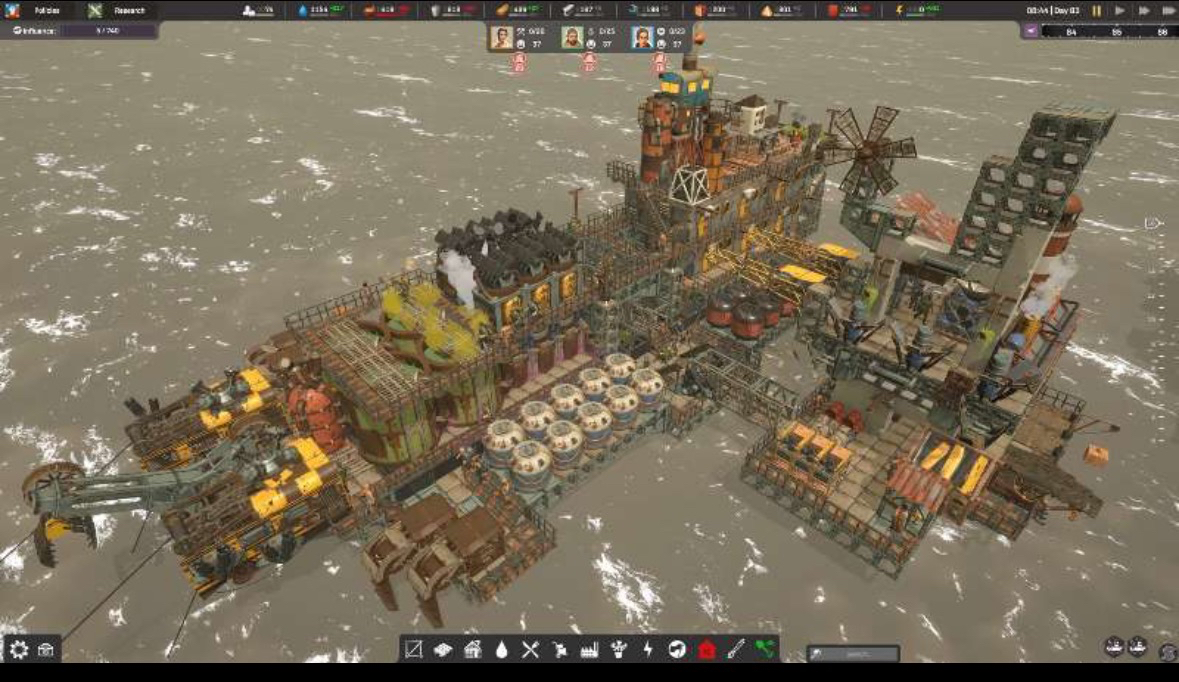1179x682 pixels.
Task: Select the potted plant build category
Action: [x=619, y=649]
